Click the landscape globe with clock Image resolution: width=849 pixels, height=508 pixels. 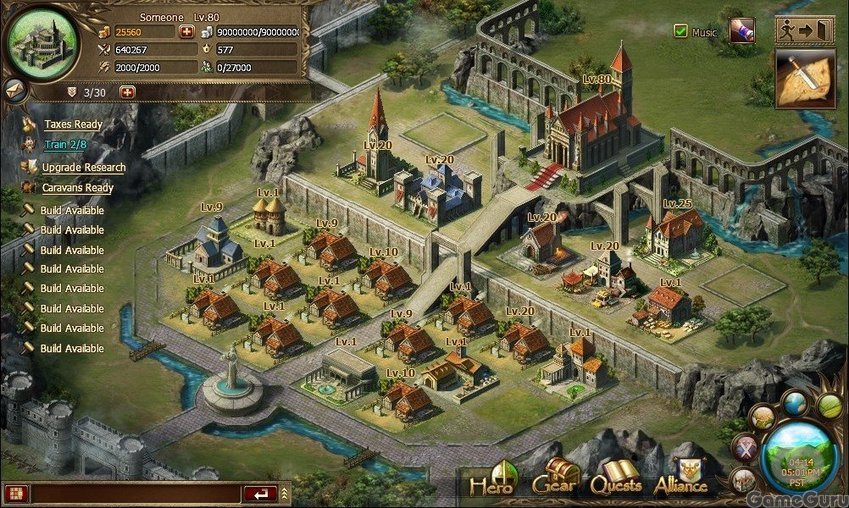pyautogui.click(x=799, y=455)
